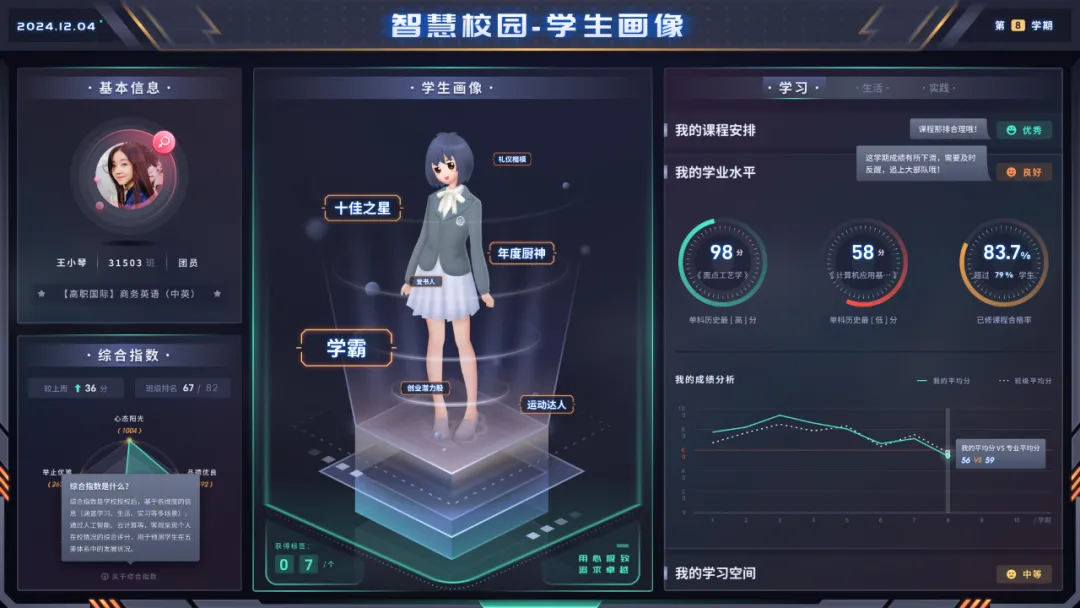Choose the 学霸 label tag
Viewport: 1080px width, 608px height.
[347, 348]
